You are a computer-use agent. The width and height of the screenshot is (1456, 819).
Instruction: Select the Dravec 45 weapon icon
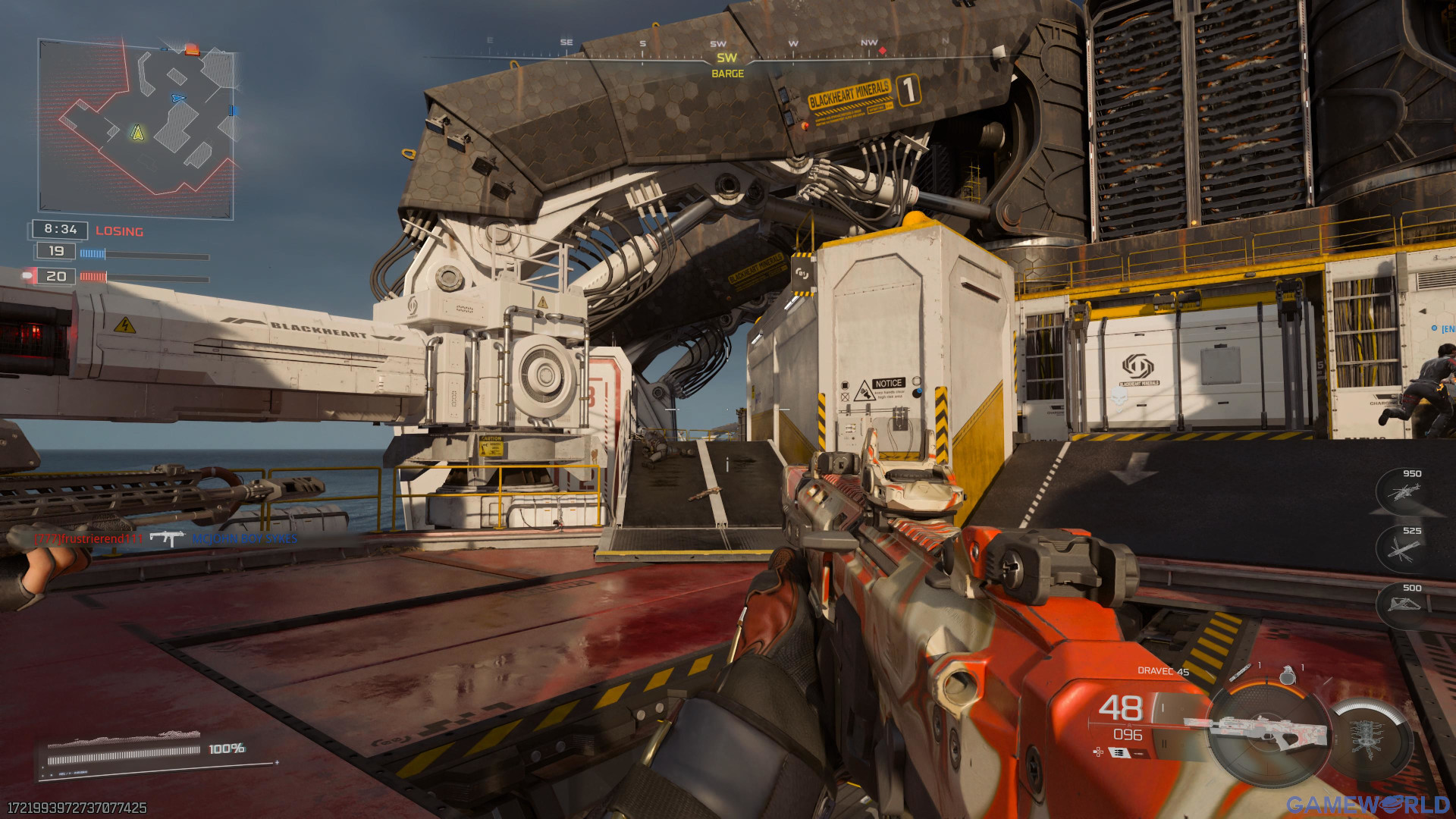[1255, 732]
